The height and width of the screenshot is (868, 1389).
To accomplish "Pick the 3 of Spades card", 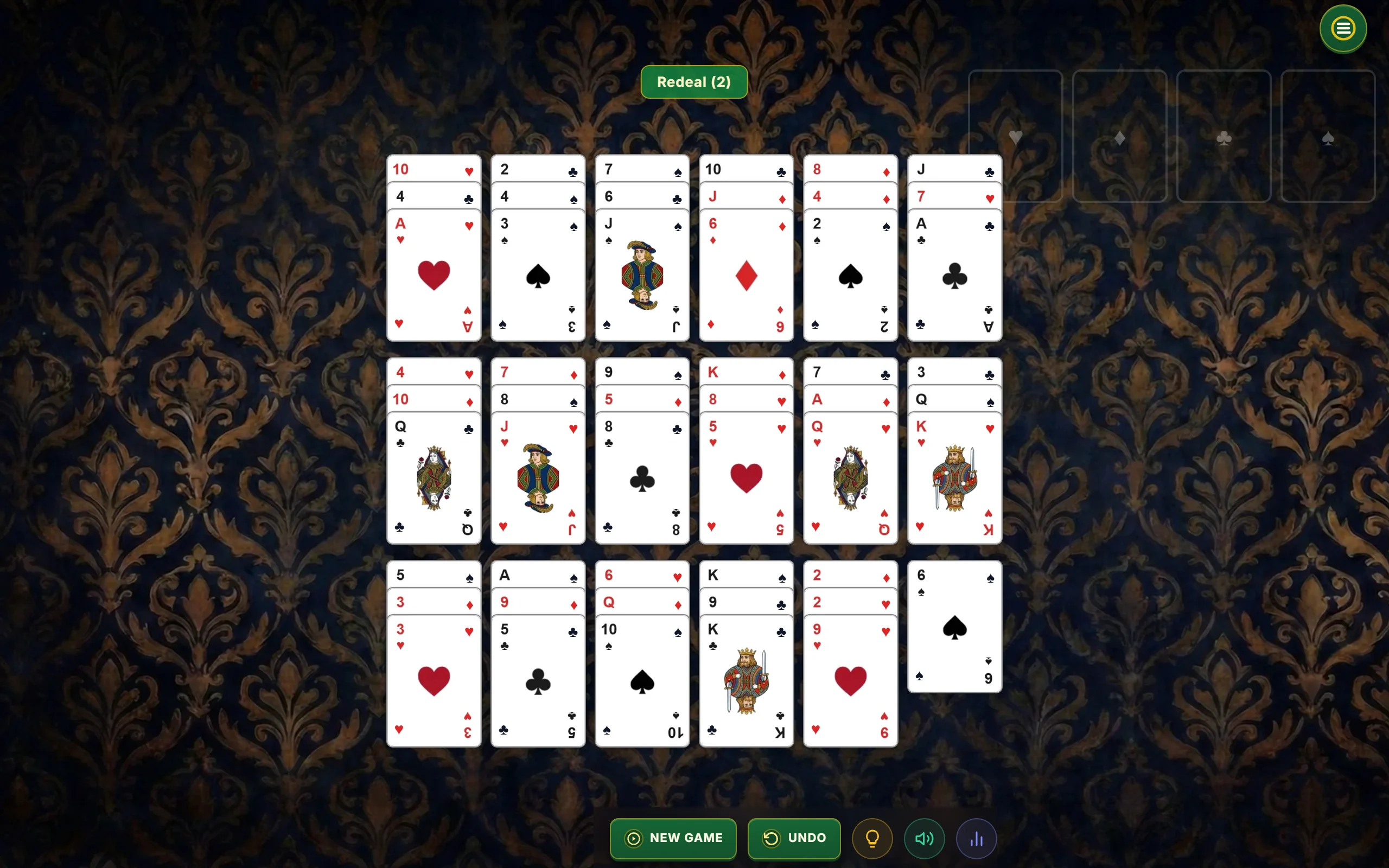I will pos(538,276).
